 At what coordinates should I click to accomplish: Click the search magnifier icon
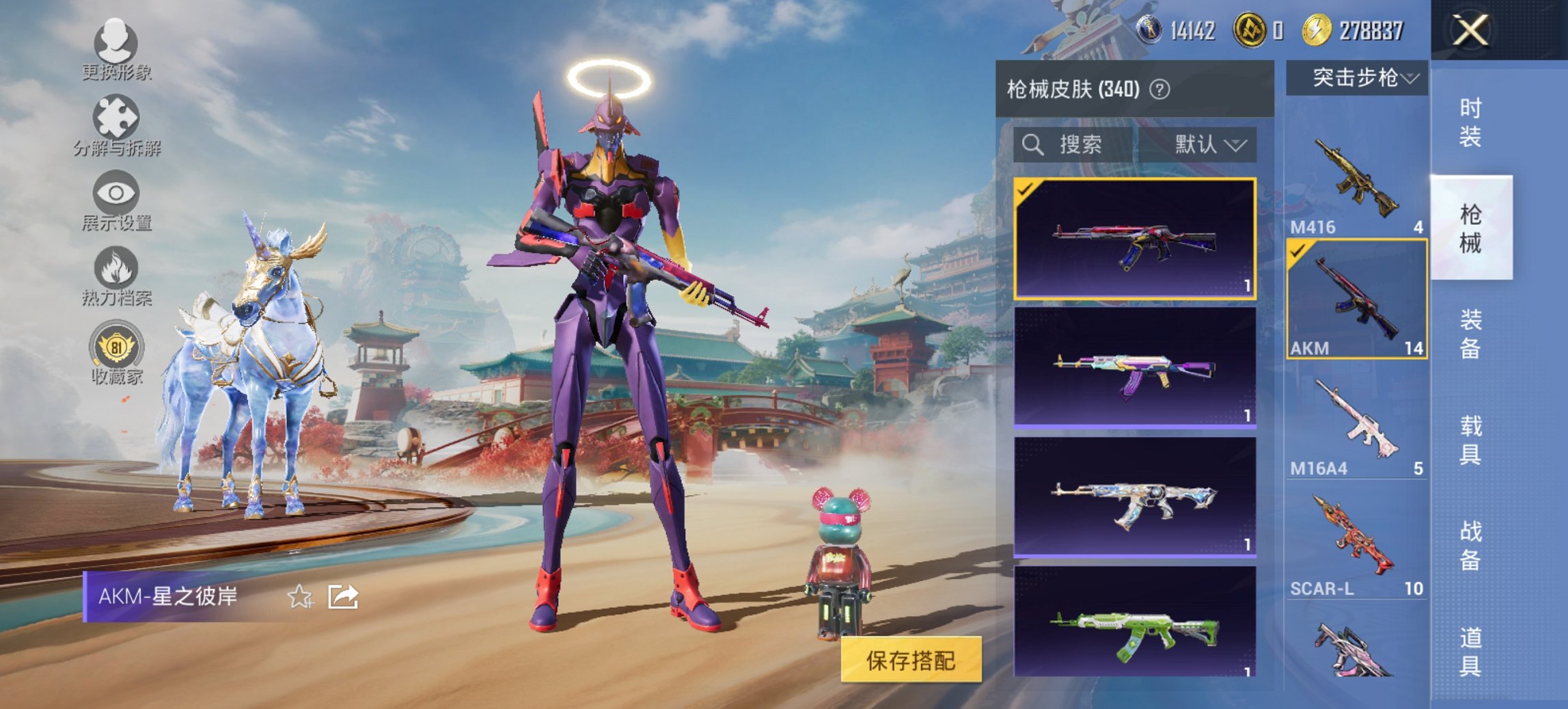point(1033,146)
